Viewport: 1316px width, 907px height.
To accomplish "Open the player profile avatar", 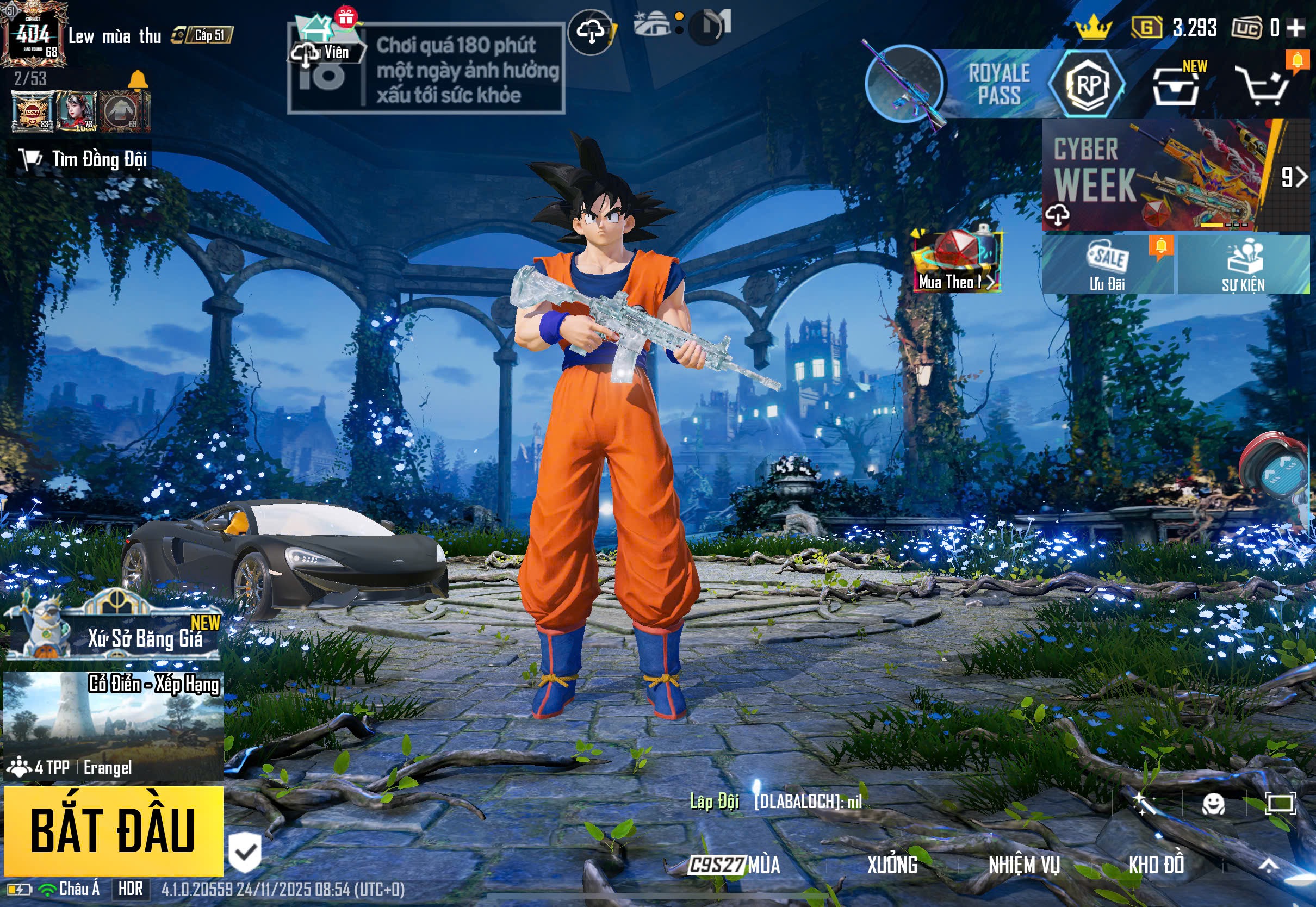I will pos(33,34).
